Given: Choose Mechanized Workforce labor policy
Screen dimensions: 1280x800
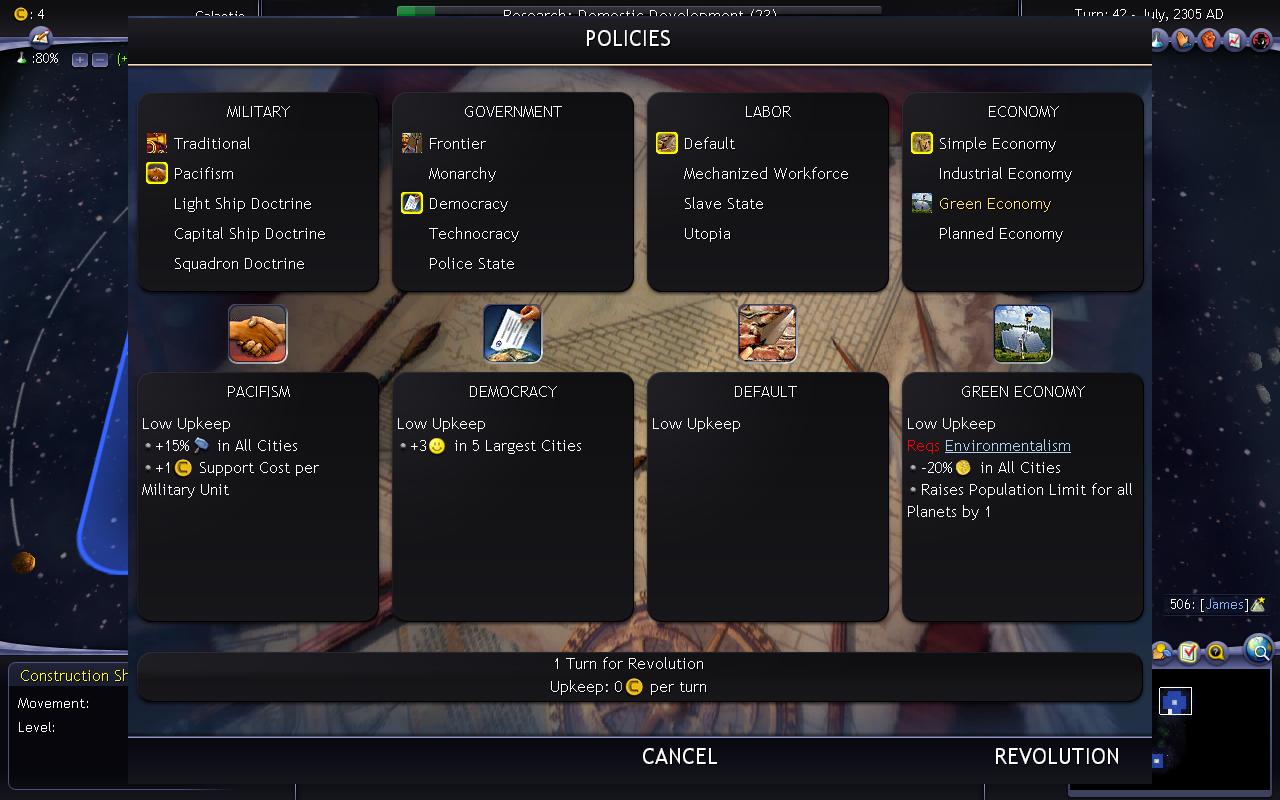Looking at the screenshot, I should [765, 174].
